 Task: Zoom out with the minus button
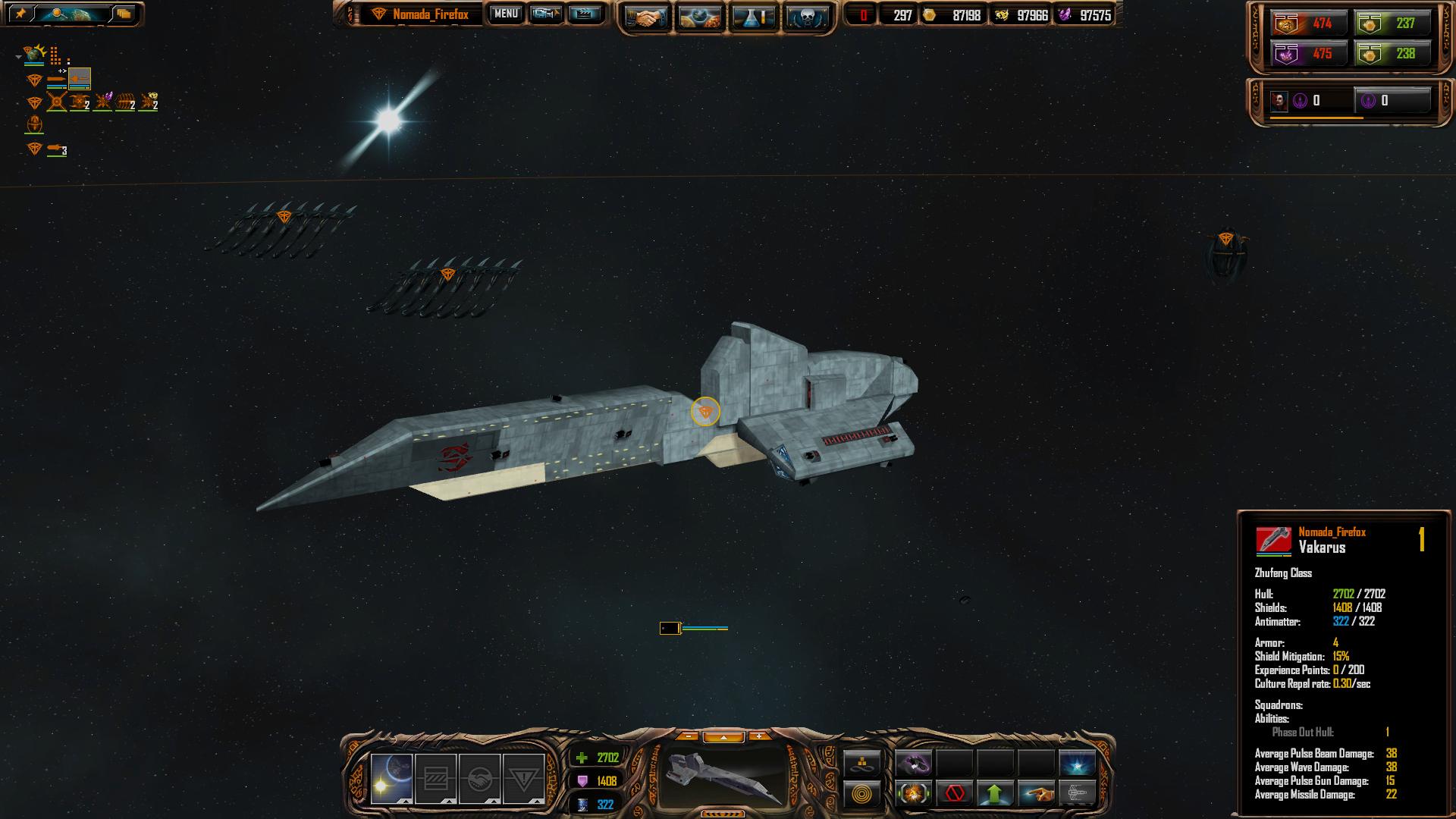tap(687, 736)
